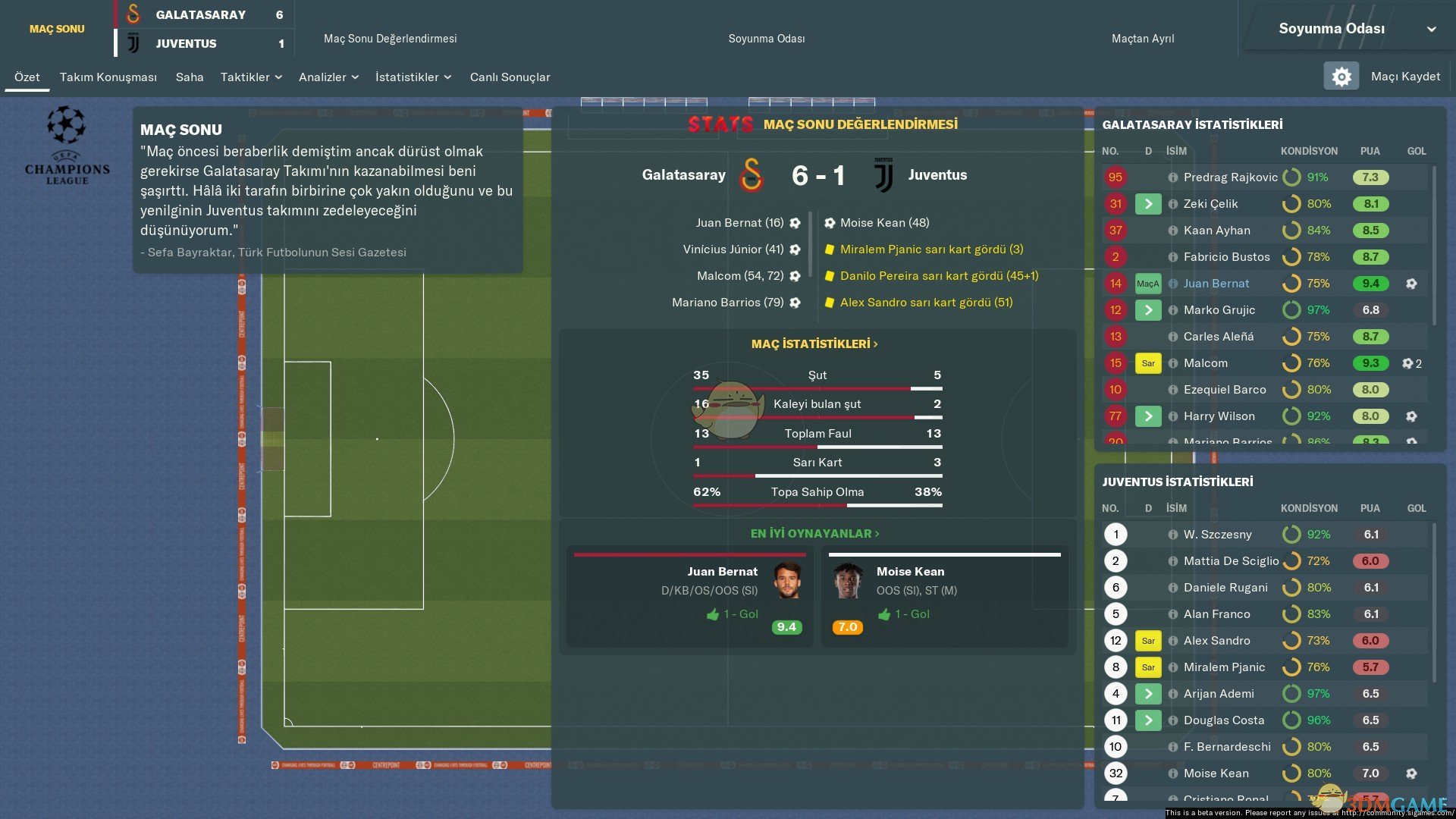Select Malcom in Galatasaray player list
Screen dimensions: 1456x819
1205,363
